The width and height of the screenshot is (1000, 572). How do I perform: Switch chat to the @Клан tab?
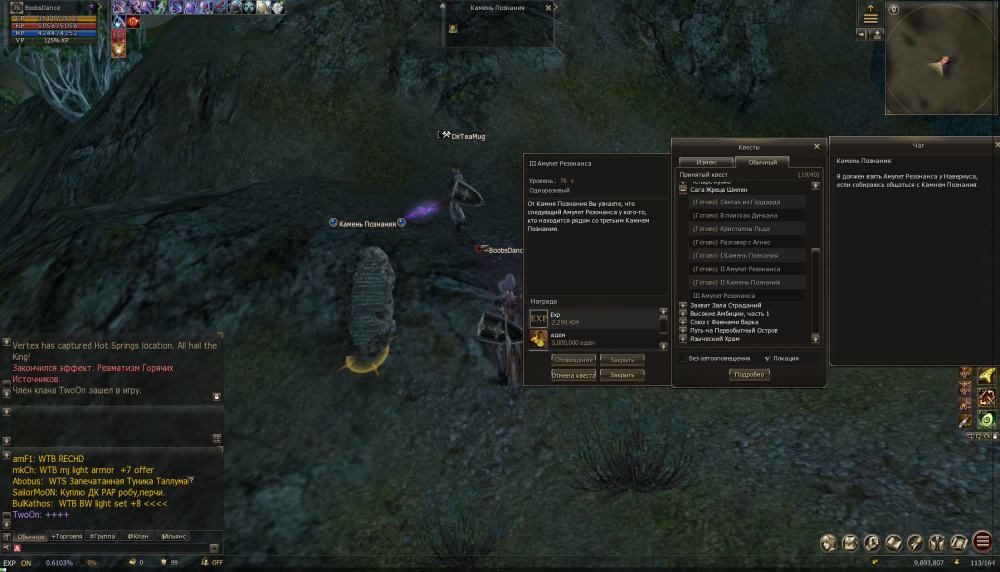[x=137, y=536]
